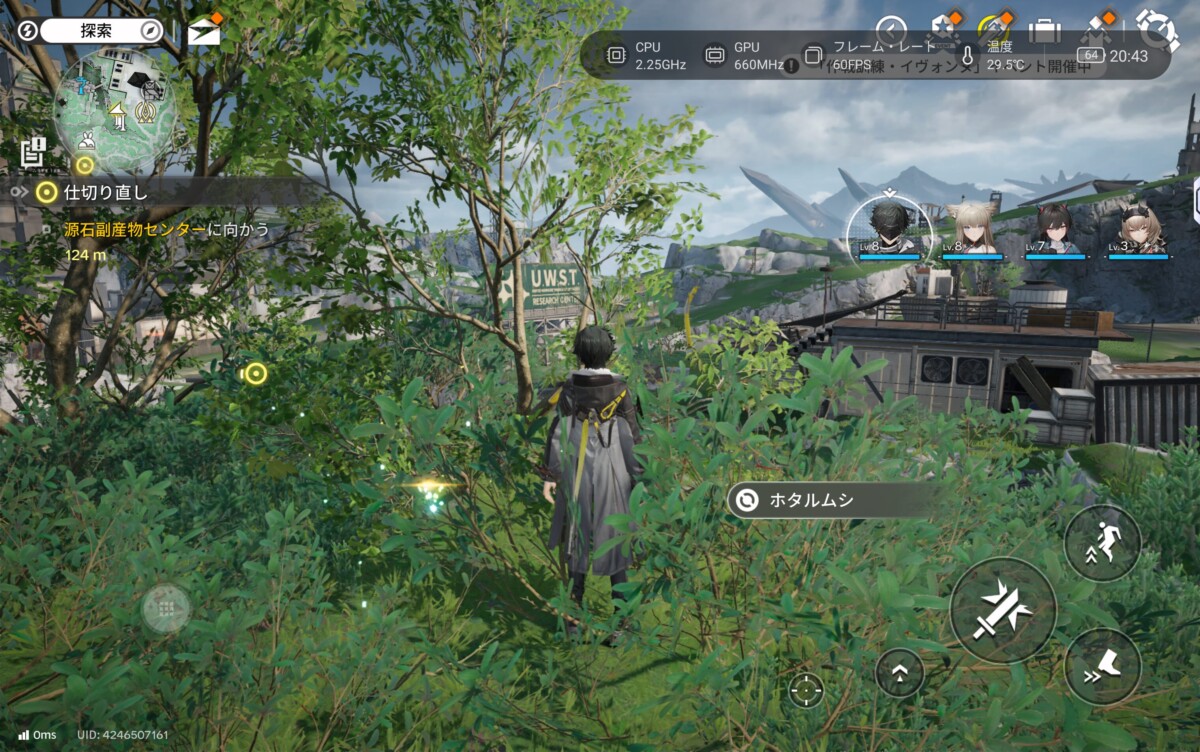
Task: Open the large gear-ring menu icon
Action: pos(1158,30)
